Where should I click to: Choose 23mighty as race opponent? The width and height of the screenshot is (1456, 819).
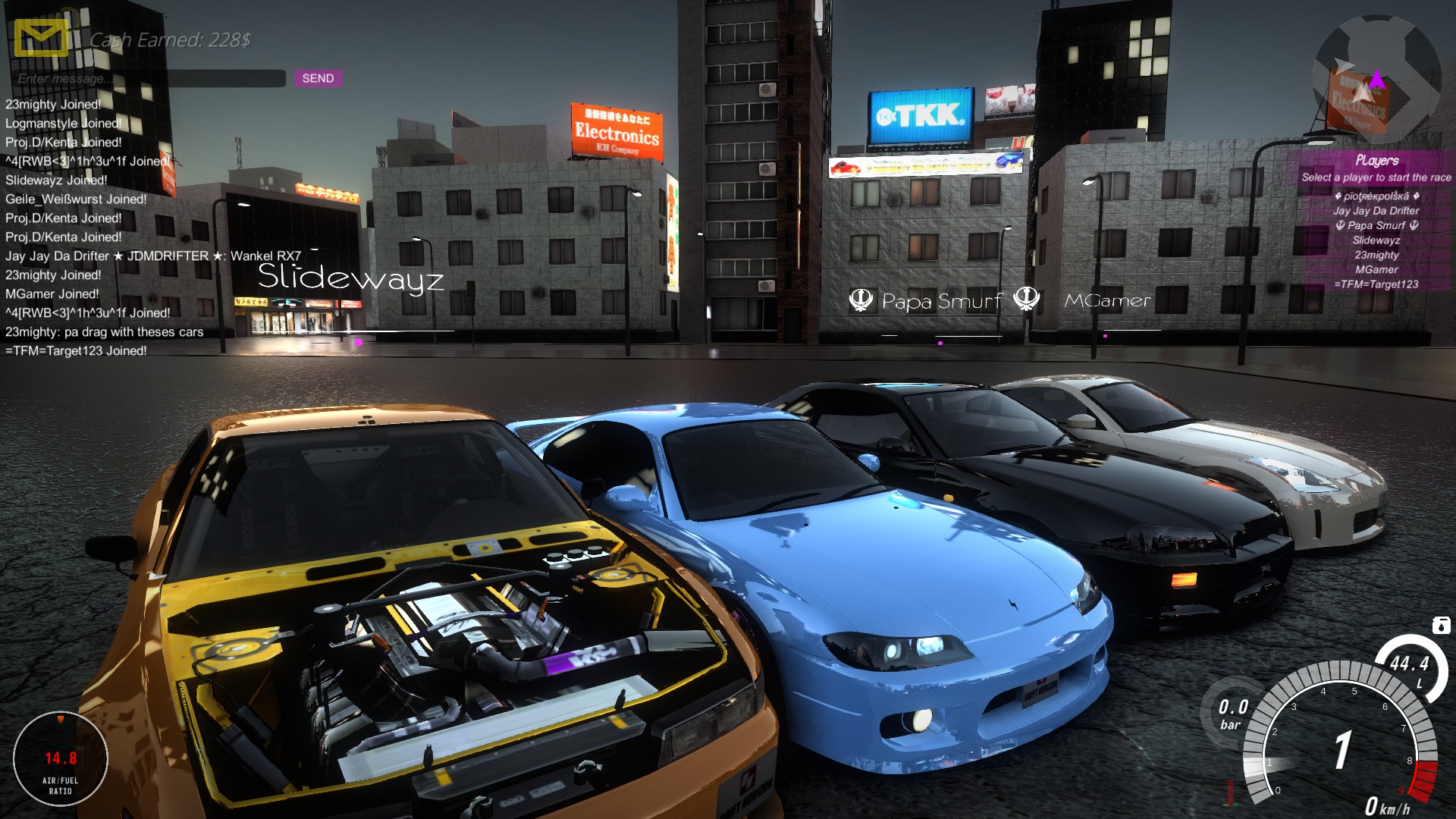click(1379, 256)
